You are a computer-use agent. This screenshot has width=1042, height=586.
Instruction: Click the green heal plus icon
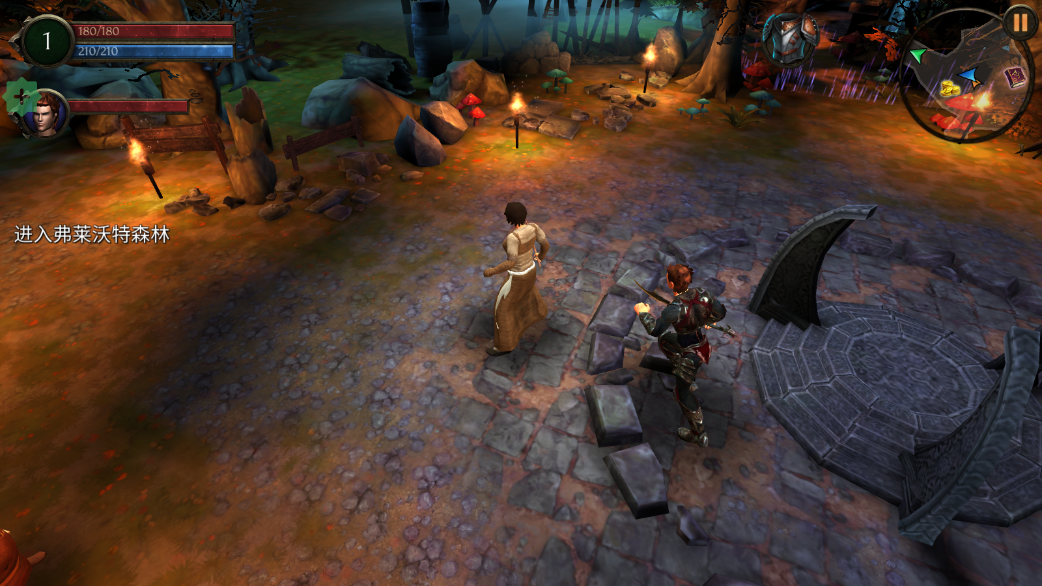click(19, 97)
